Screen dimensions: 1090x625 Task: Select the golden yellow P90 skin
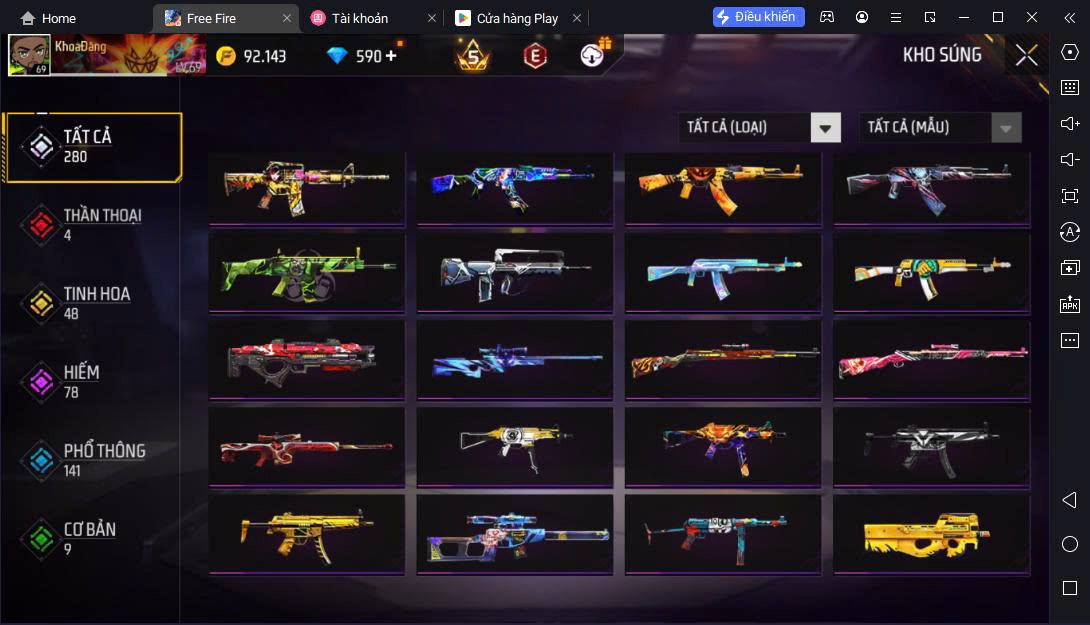(931, 534)
